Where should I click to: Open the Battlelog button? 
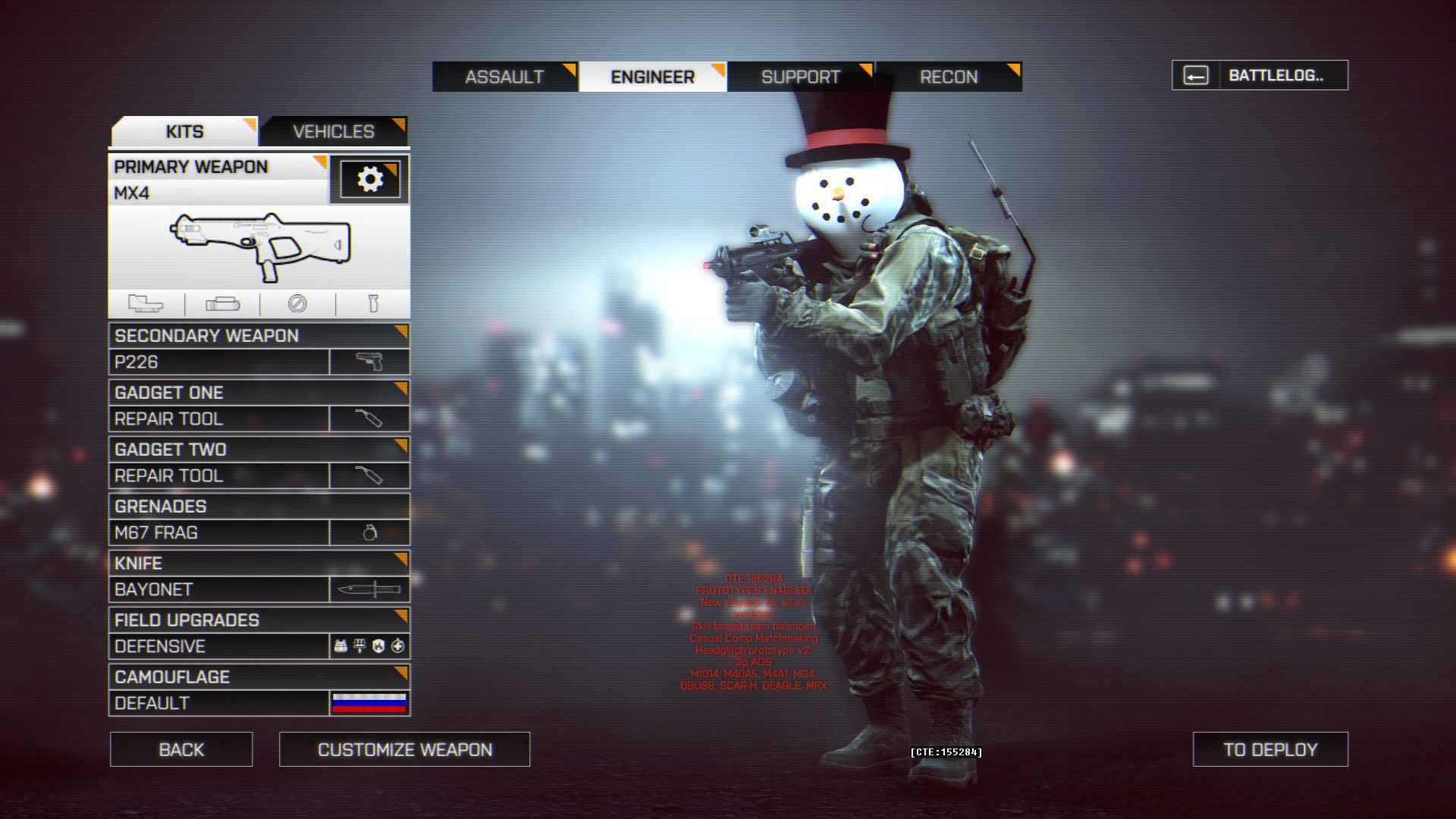coord(1260,75)
